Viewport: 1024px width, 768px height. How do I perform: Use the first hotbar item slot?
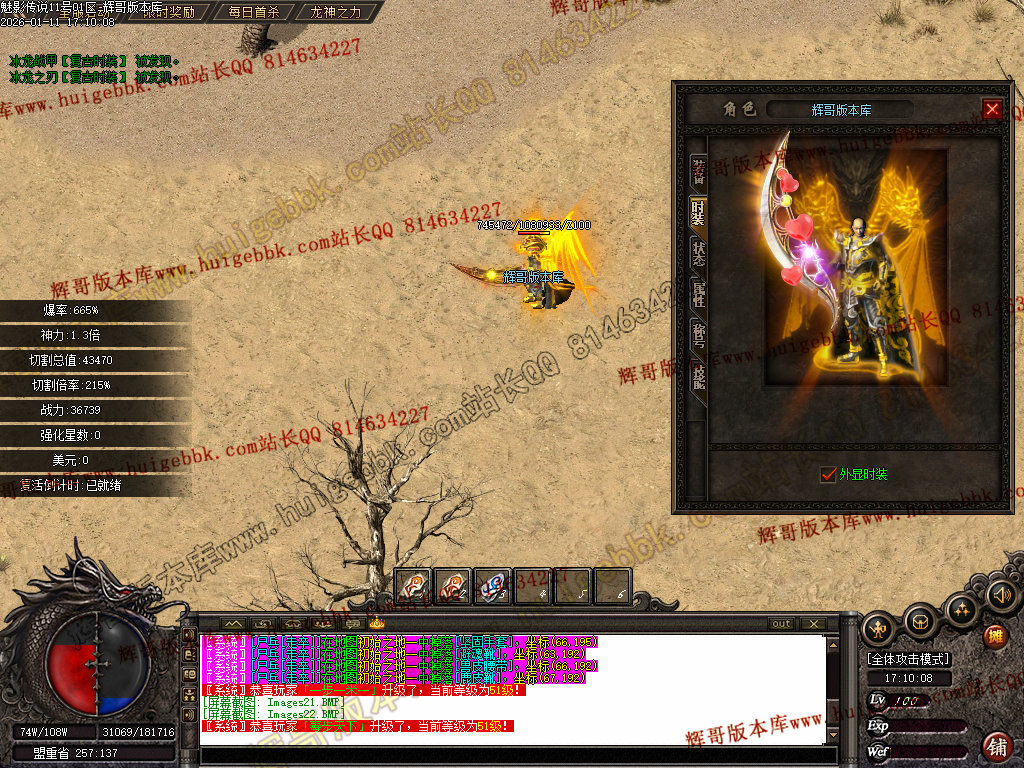click(413, 586)
